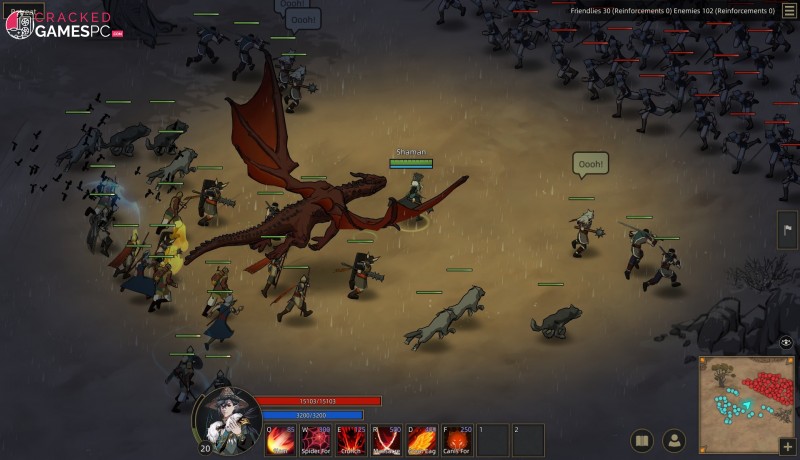Select the hero portrait

[x=227, y=416]
